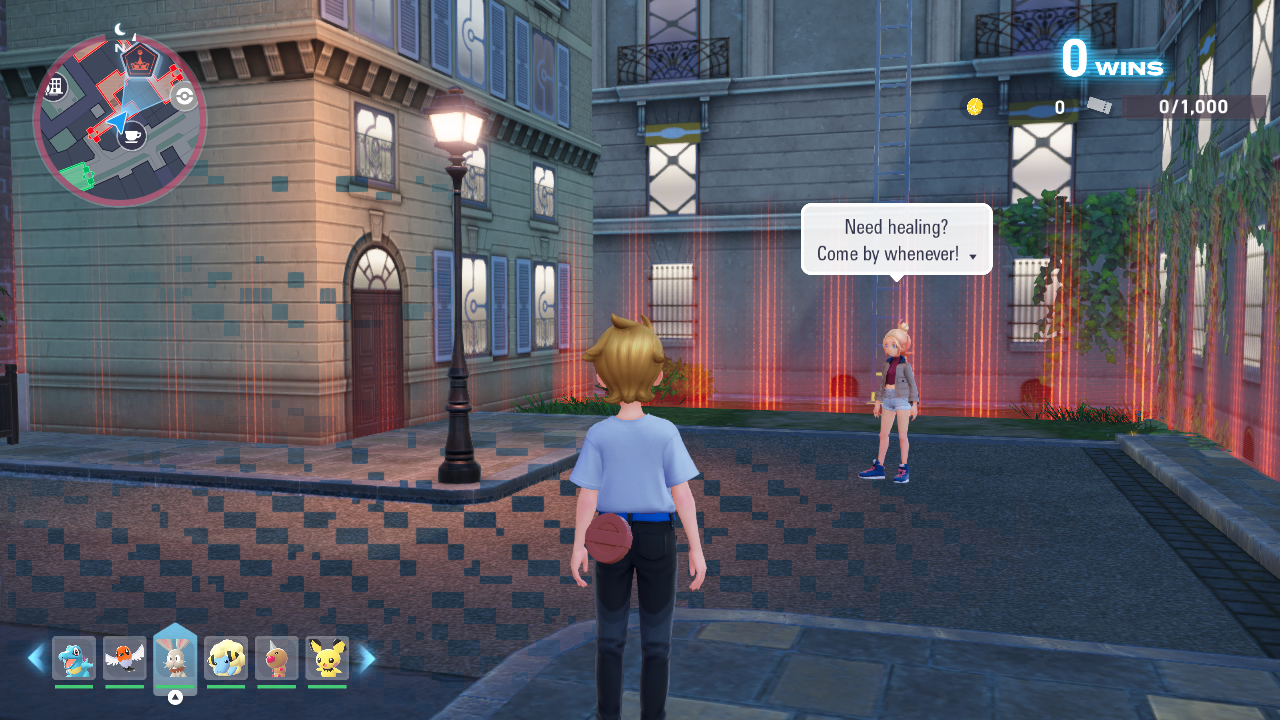Open the circular minimap
This screenshot has width=1280, height=720.
point(119,120)
